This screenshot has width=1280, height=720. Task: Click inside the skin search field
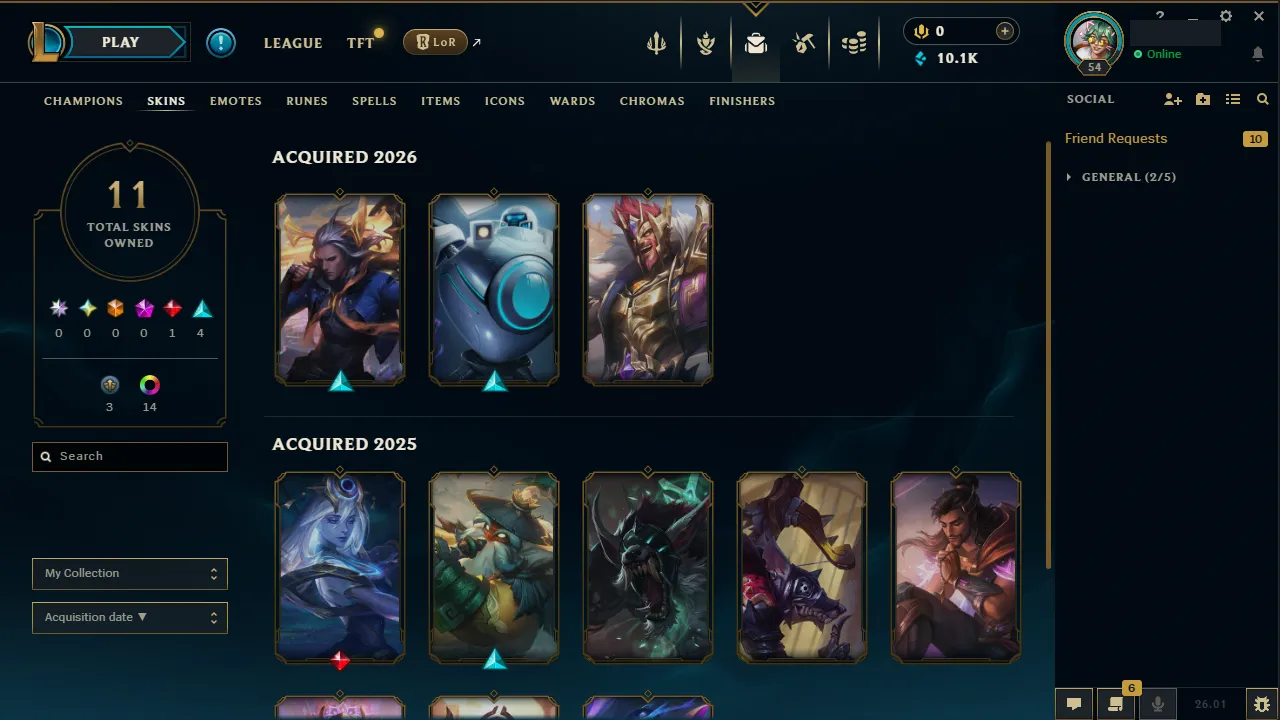pyautogui.click(x=129, y=456)
